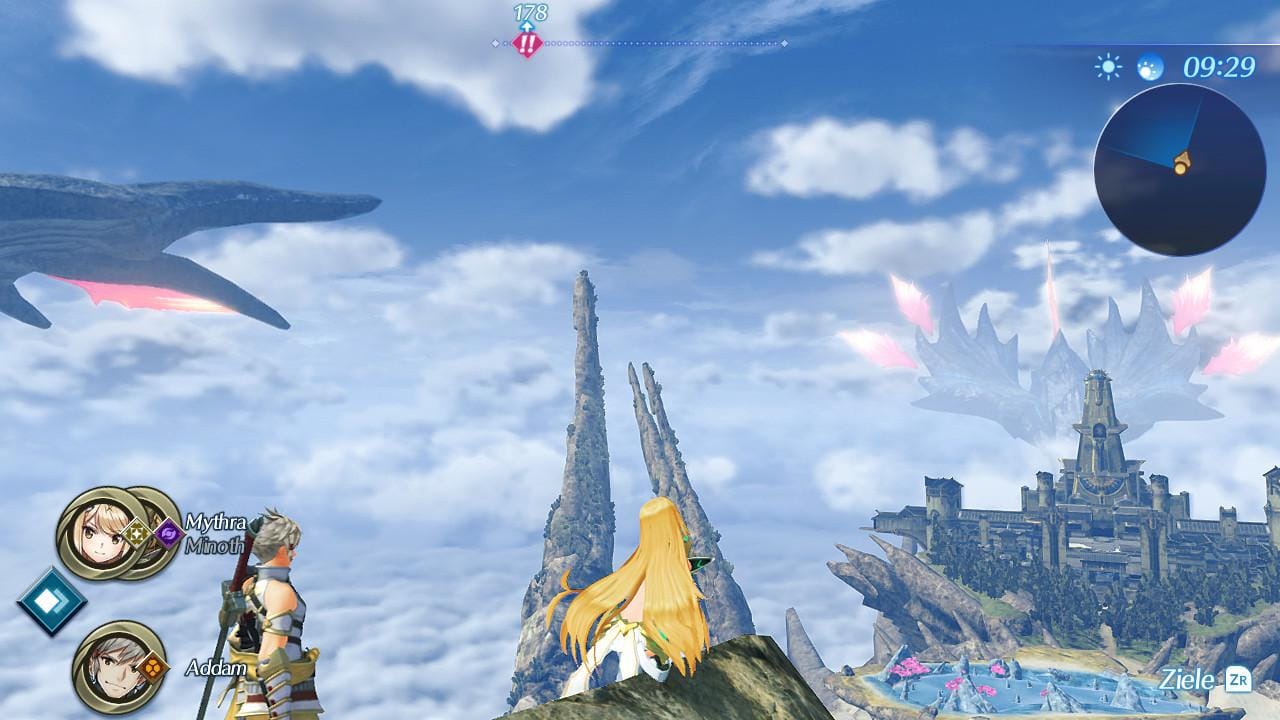Open the circular minimap
Viewport: 1280px width, 720px height.
tap(1178, 168)
